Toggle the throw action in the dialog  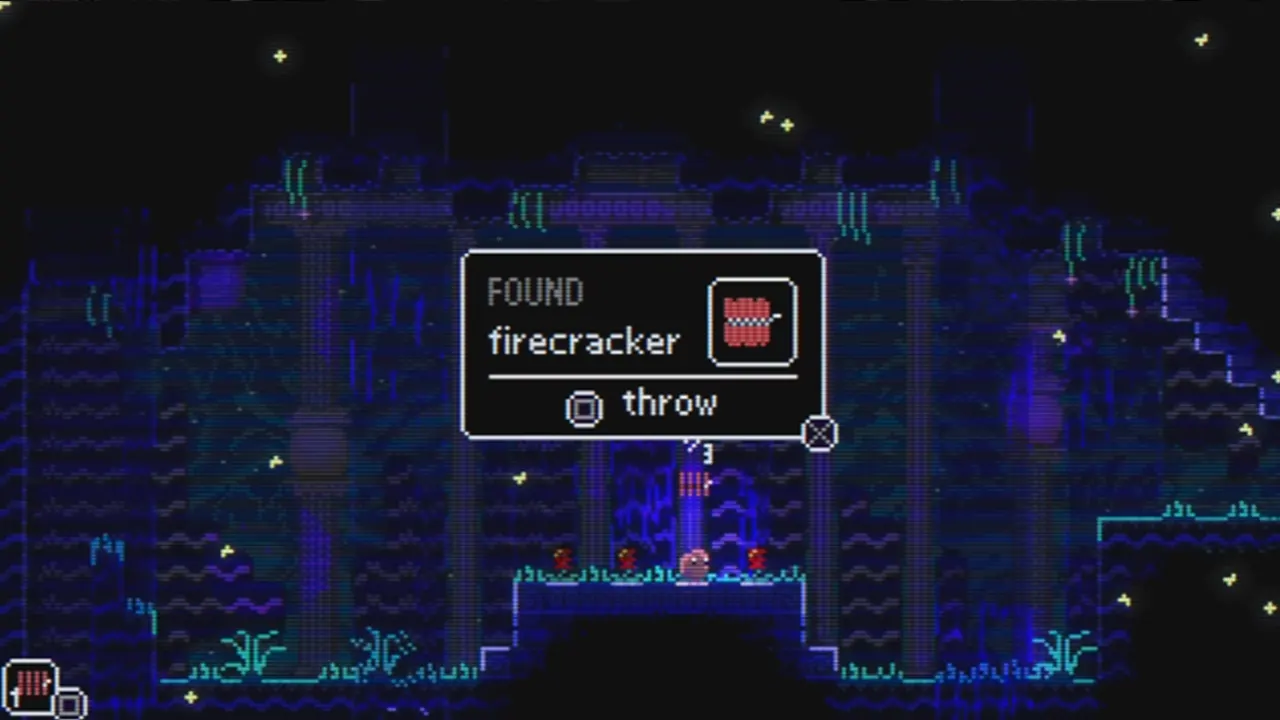pyautogui.click(x=668, y=404)
